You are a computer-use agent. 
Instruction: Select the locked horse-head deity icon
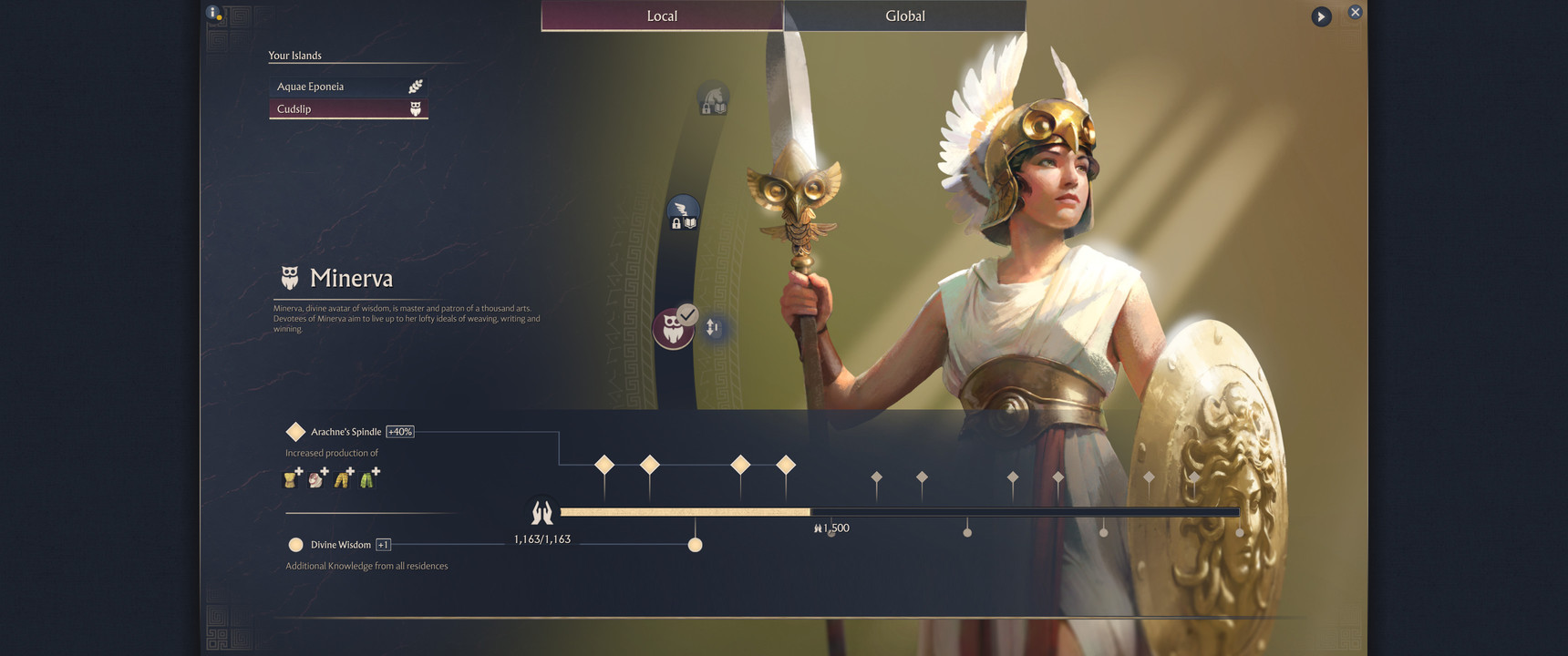click(712, 99)
